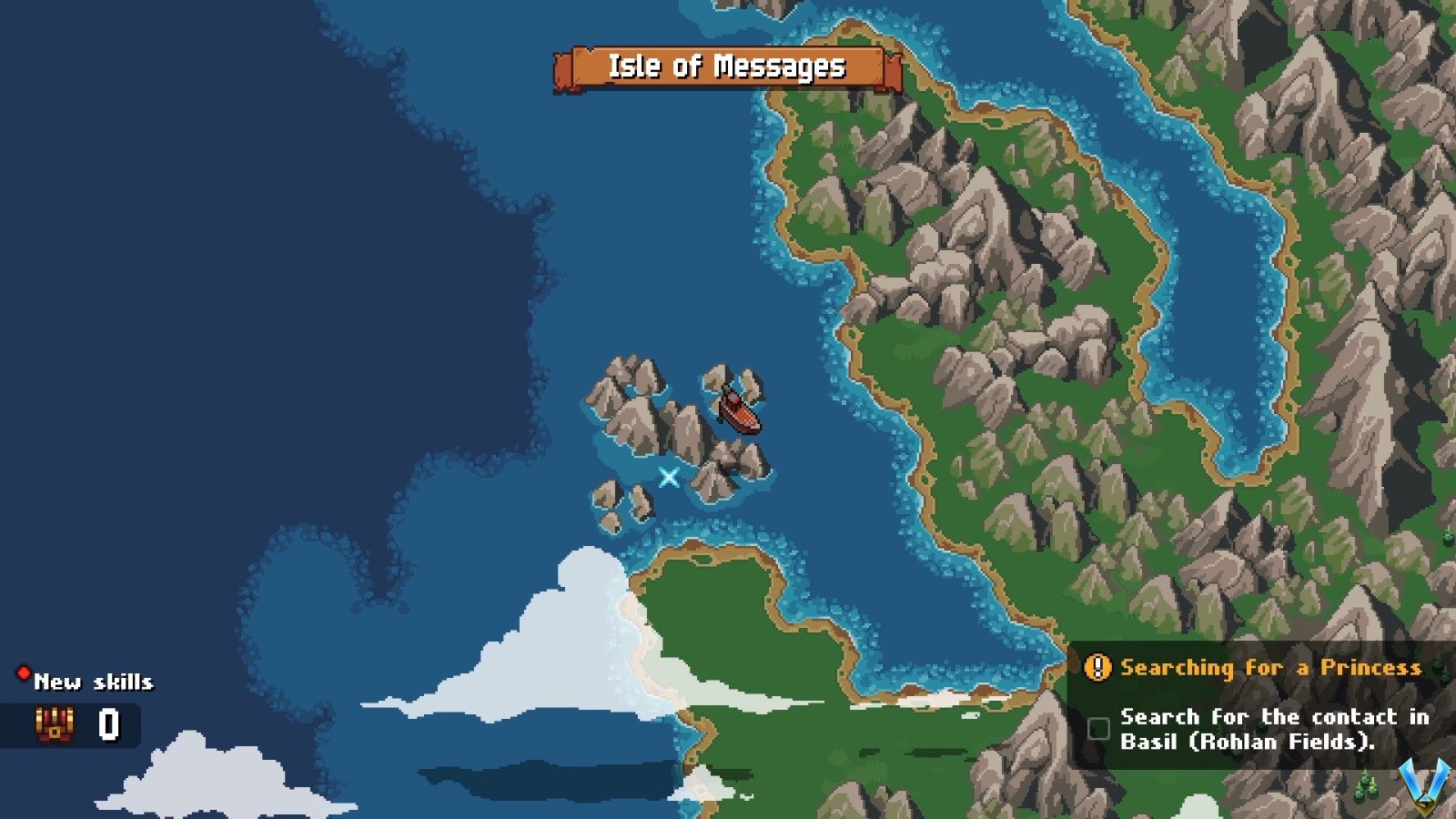Click the quest exclamation mark icon
The image size is (1456, 819).
click(x=1096, y=667)
